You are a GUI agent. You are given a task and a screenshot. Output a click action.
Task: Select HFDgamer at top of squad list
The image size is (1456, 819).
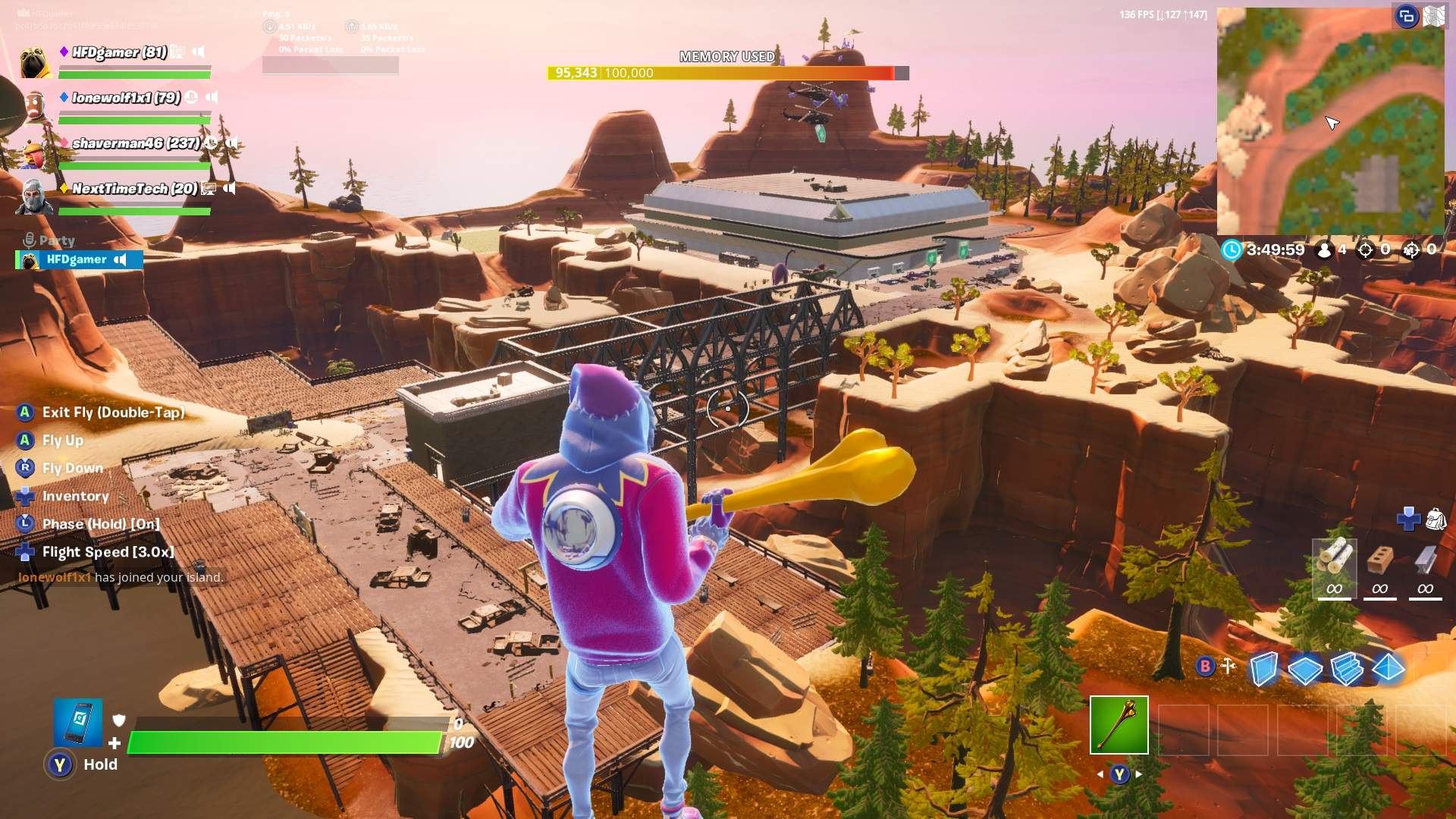[119, 52]
